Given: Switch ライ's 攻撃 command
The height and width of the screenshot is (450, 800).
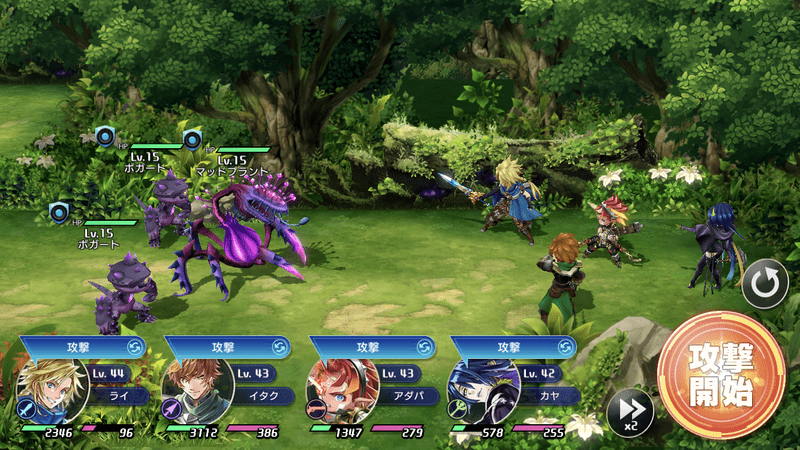Looking at the screenshot, I should click(x=135, y=347).
